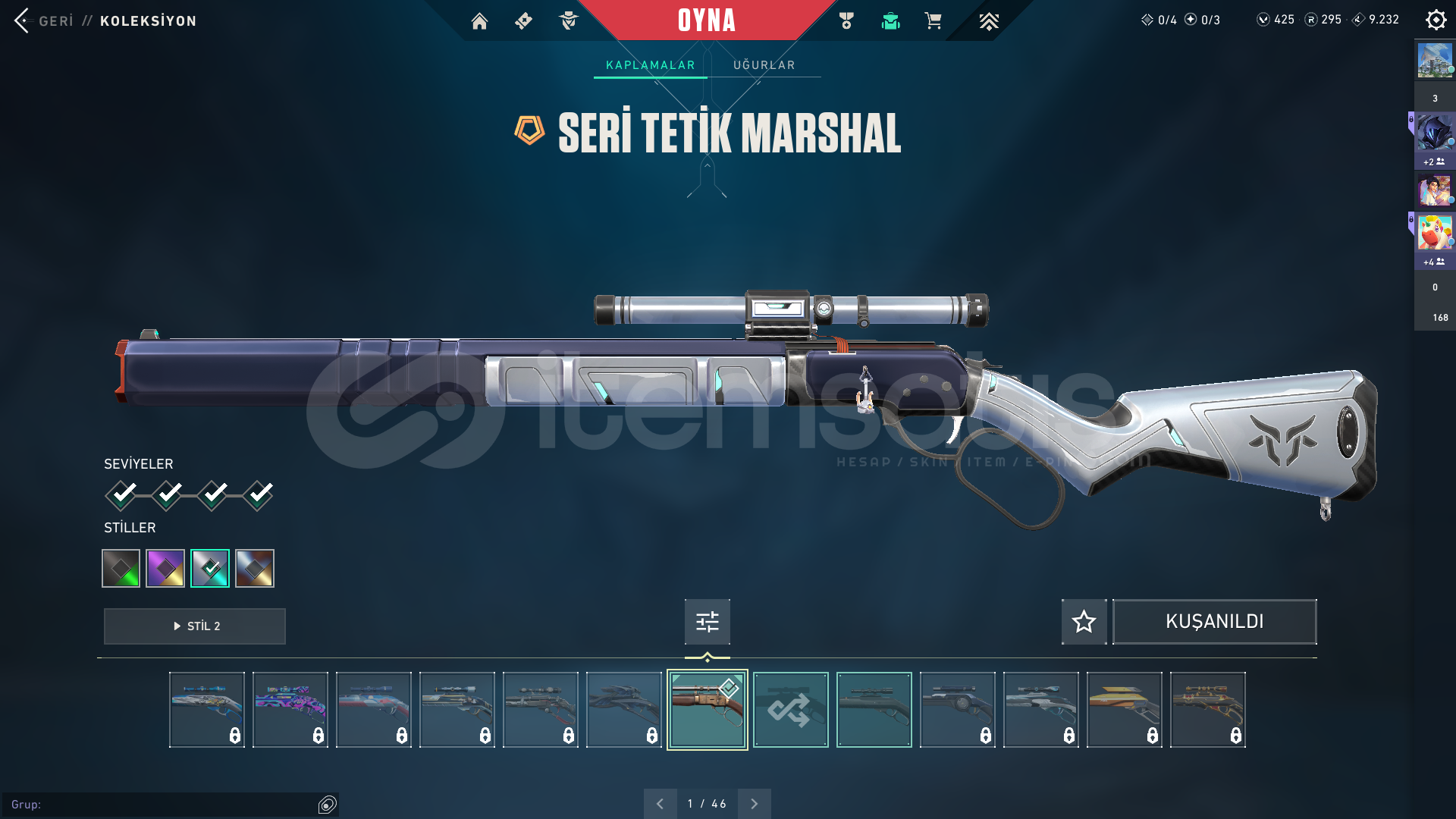Screen dimensions: 1456x819
Task: Open the home icon in the top navigation
Action: [479, 21]
